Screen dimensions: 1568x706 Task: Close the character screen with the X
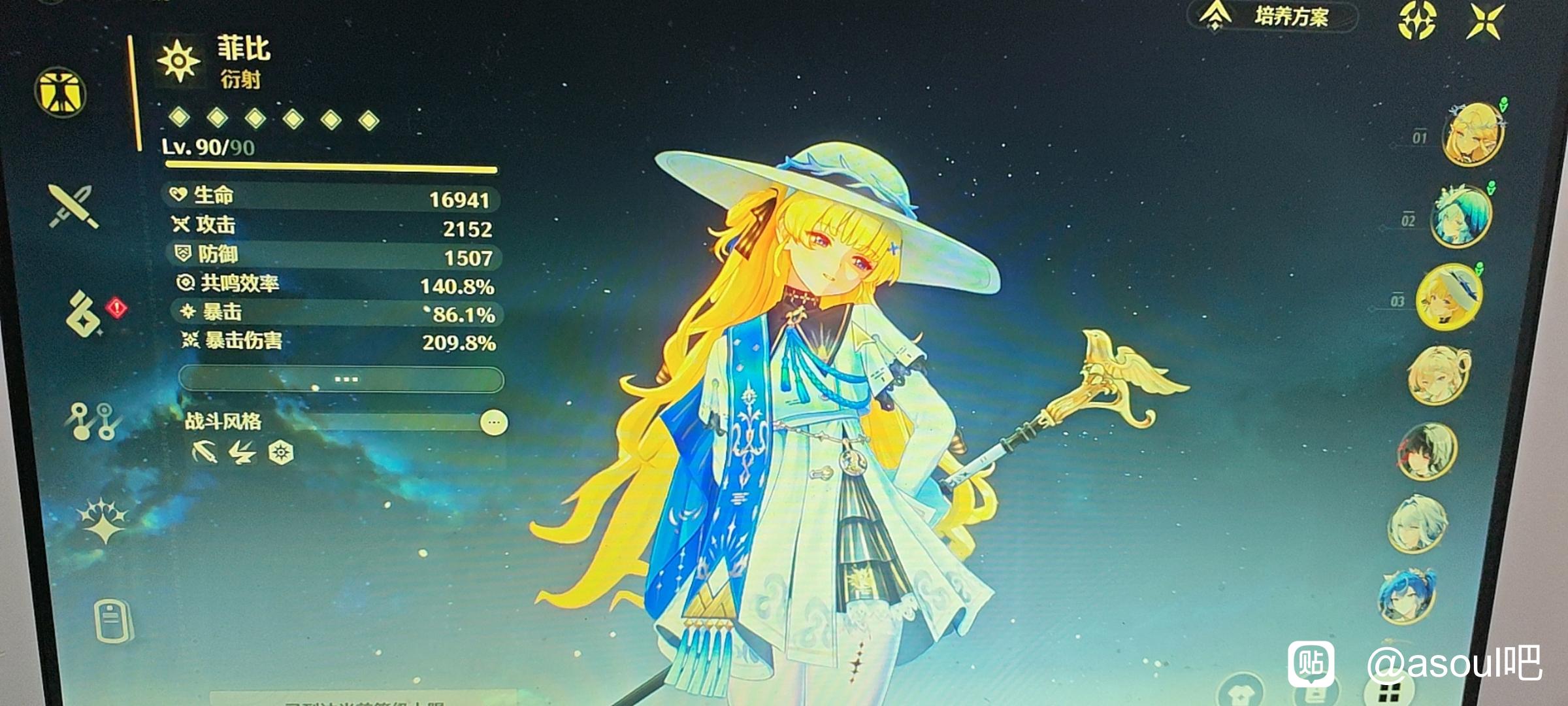1486,21
